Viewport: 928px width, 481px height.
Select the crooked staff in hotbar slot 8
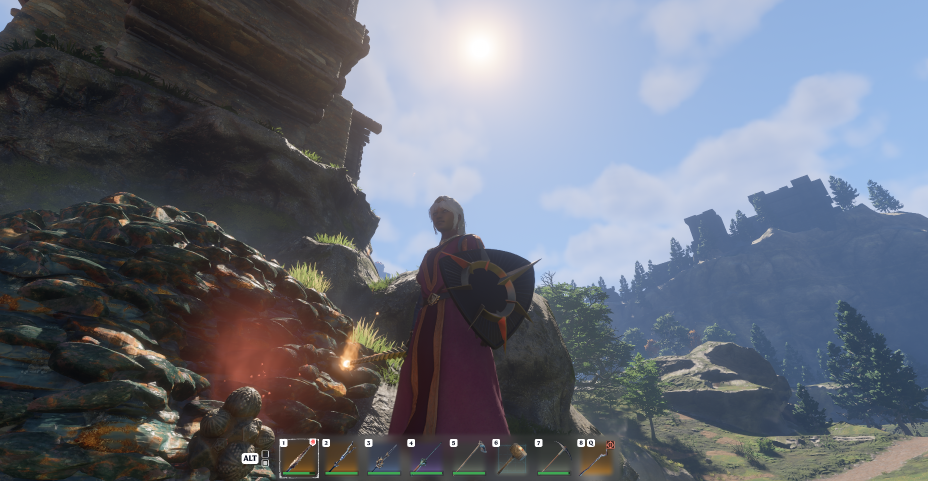tap(596, 458)
